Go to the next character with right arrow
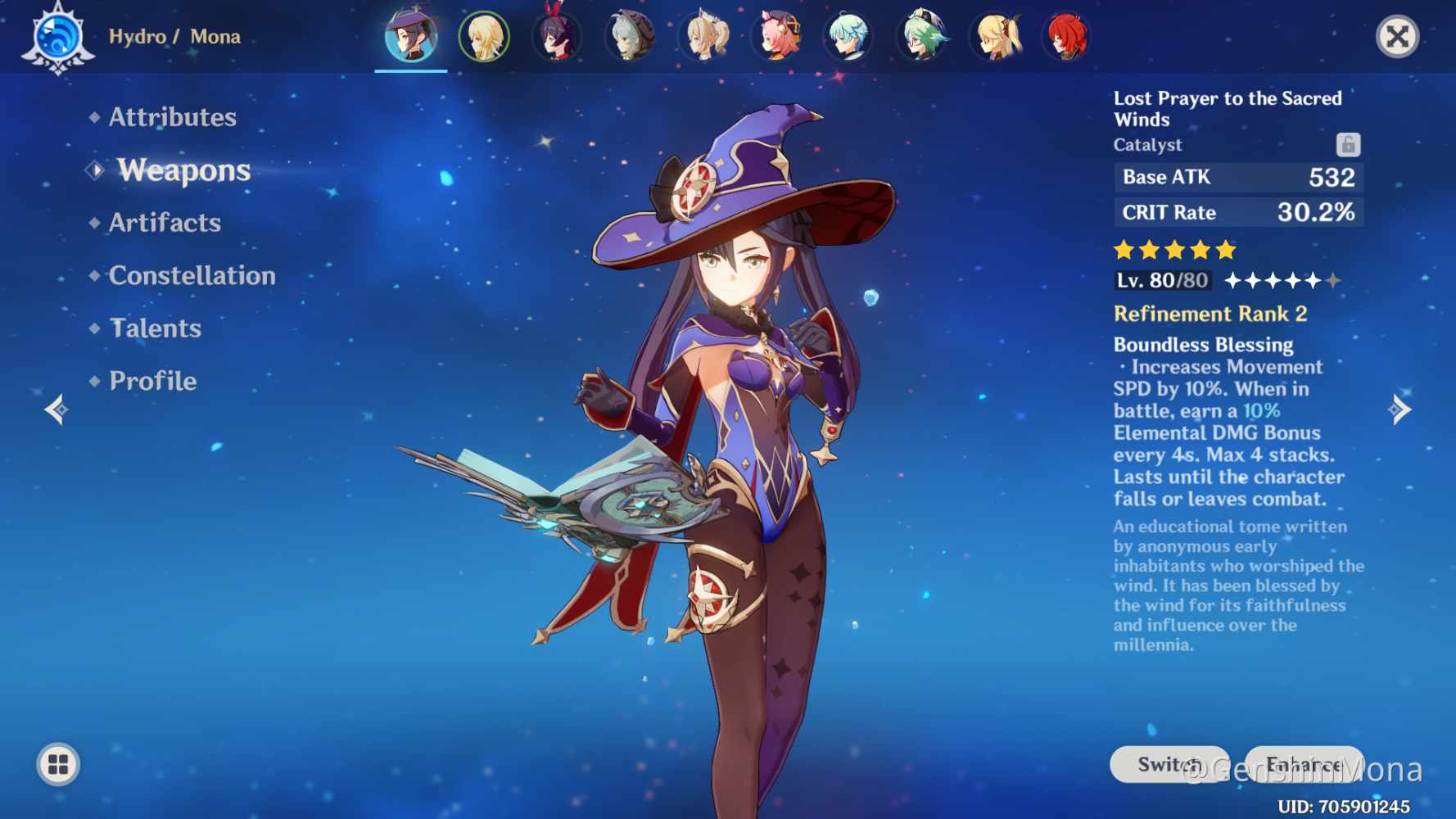Image resolution: width=1456 pixels, height=819 pixels. click(x=1399, y=409)
